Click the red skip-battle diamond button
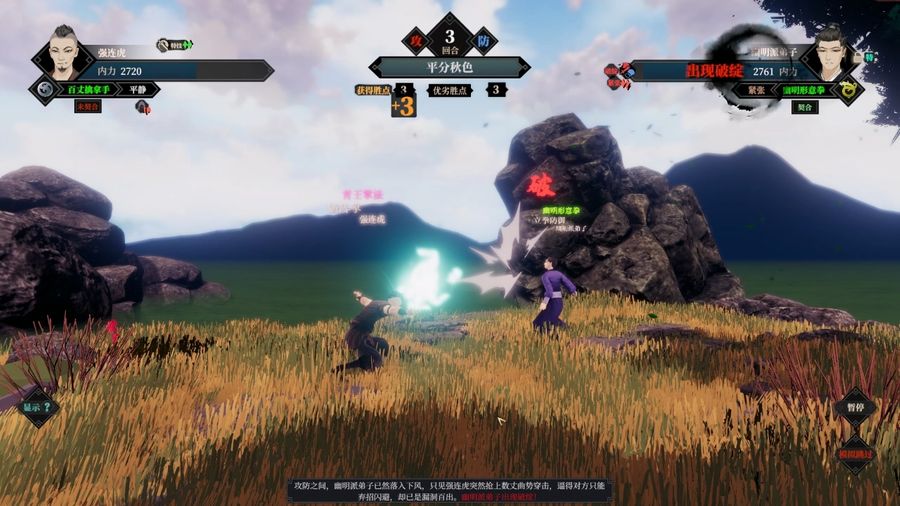This screenshot has height=506, width=900. point(856,453)
